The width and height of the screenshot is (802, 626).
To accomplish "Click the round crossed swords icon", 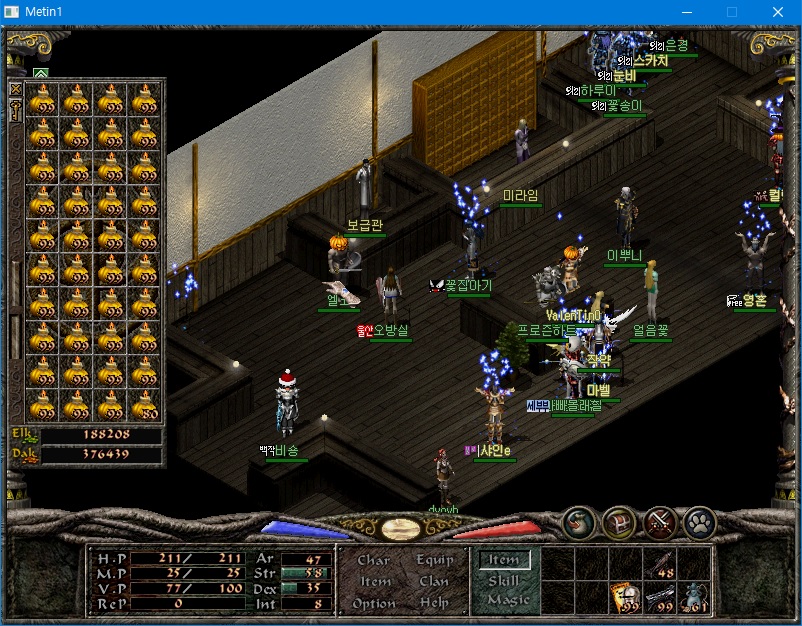I will pos(659,522).
